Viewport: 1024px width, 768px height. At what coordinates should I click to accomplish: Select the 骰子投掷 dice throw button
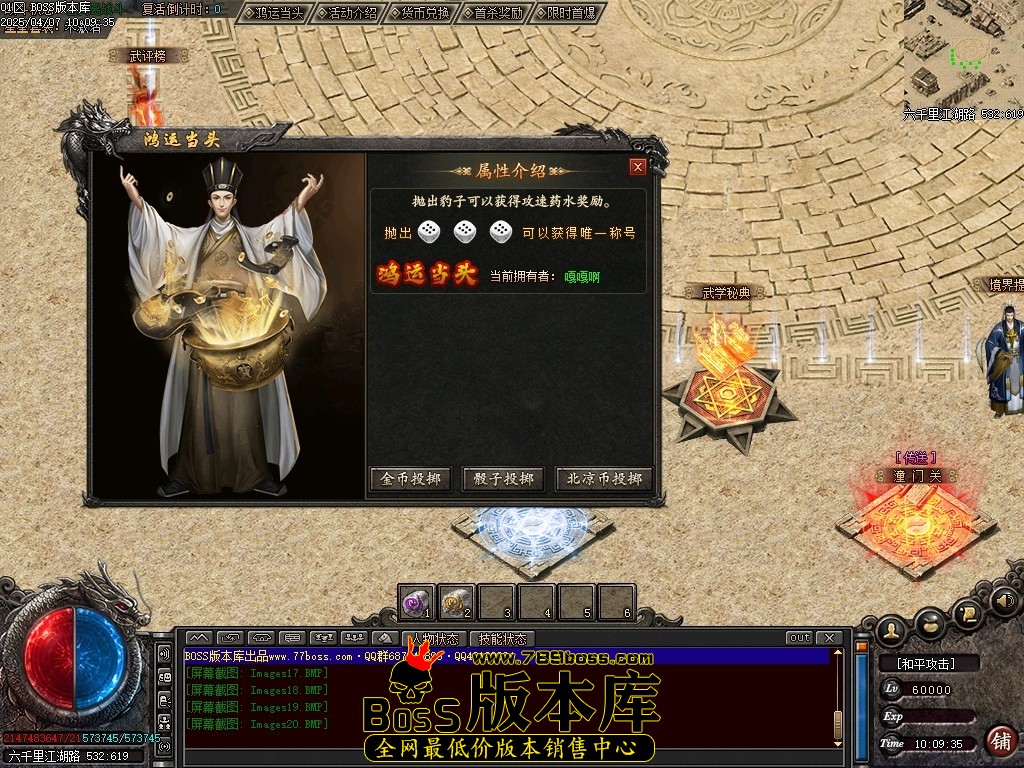pos(504,479)
